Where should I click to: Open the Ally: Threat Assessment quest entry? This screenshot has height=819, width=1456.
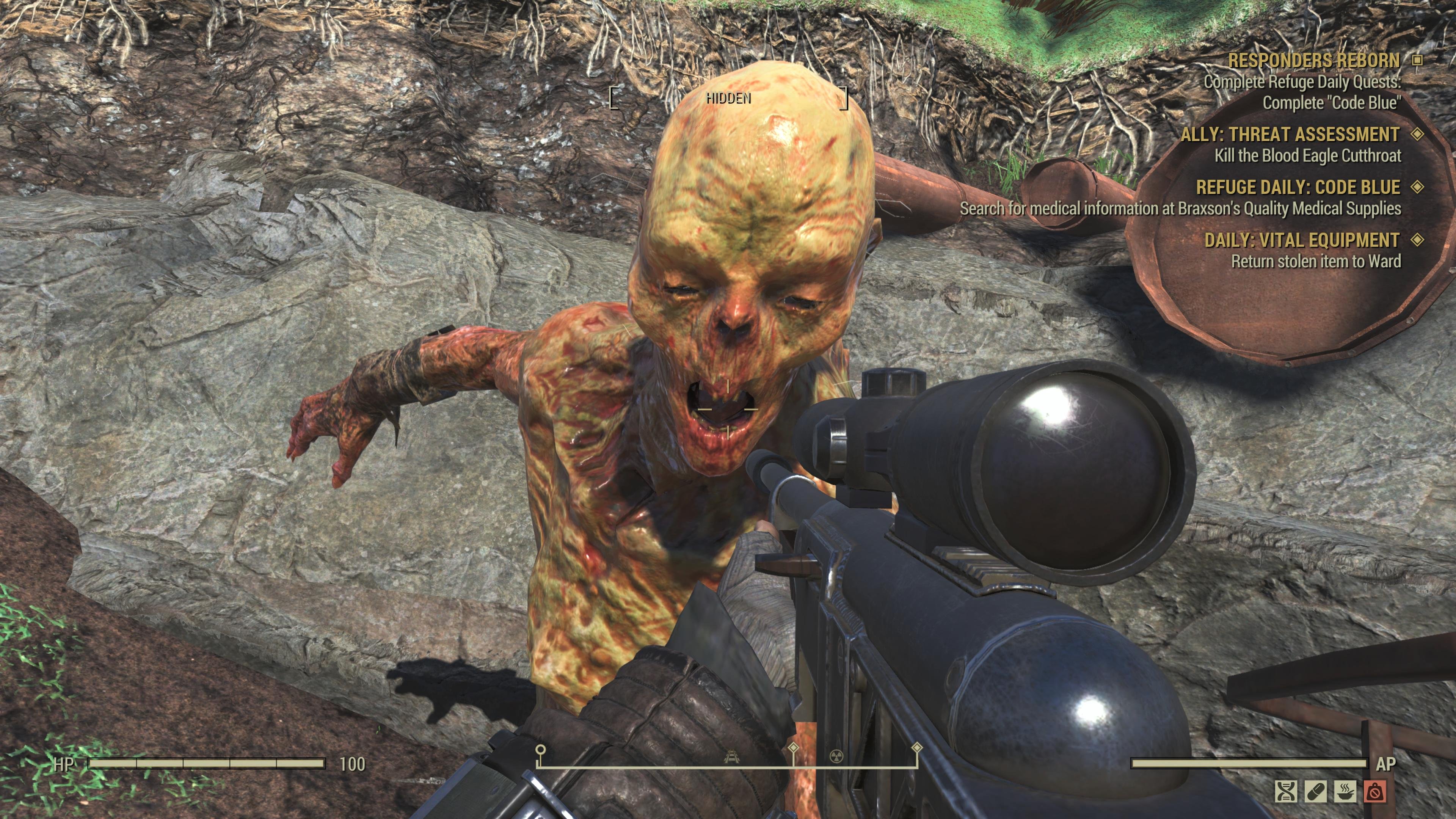coord(1290,135)
